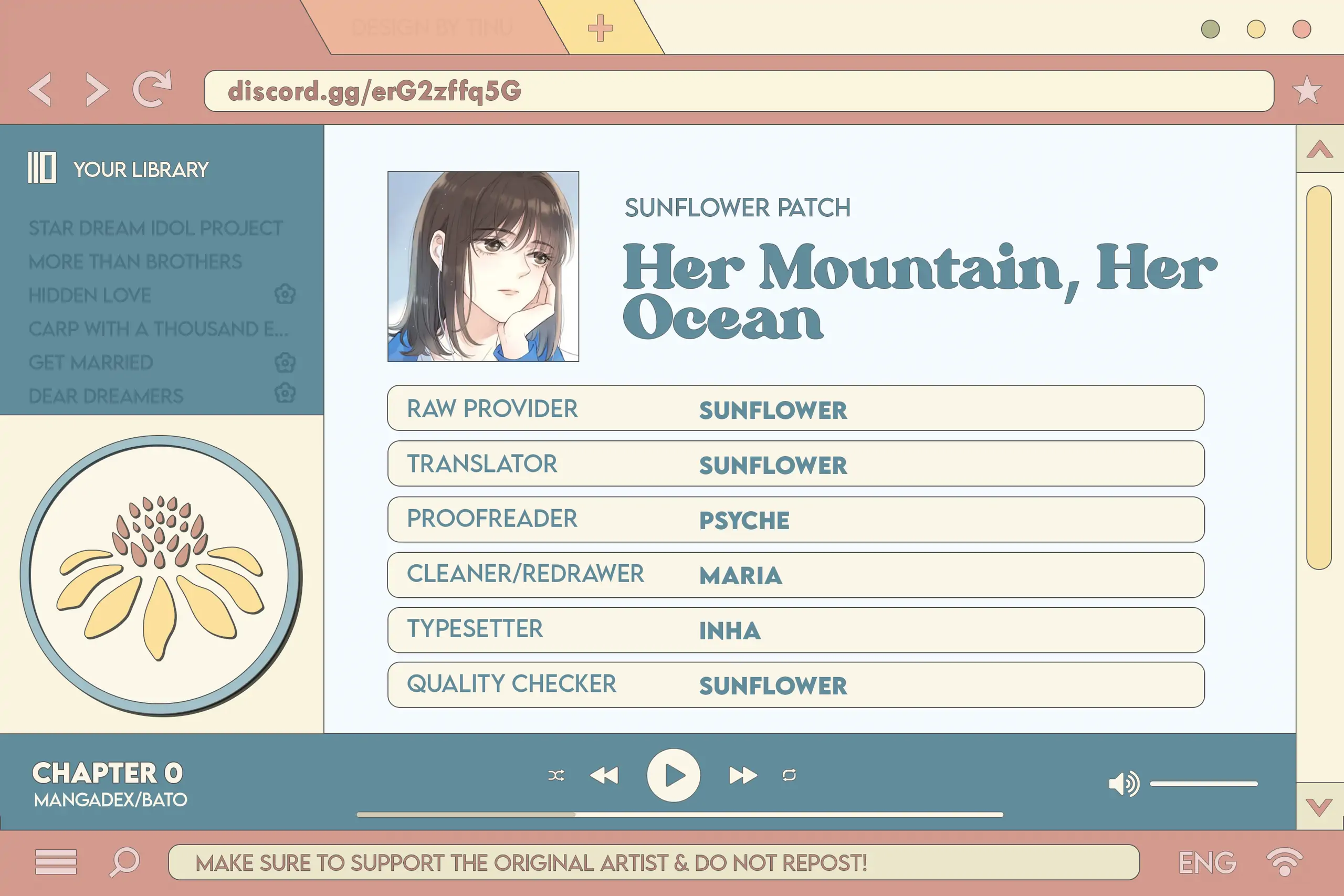This screenshot has width=1344, height=896.
Task: Choose Hidden Love from the library list
Action: pyautogui.click(x=90, y=296)
